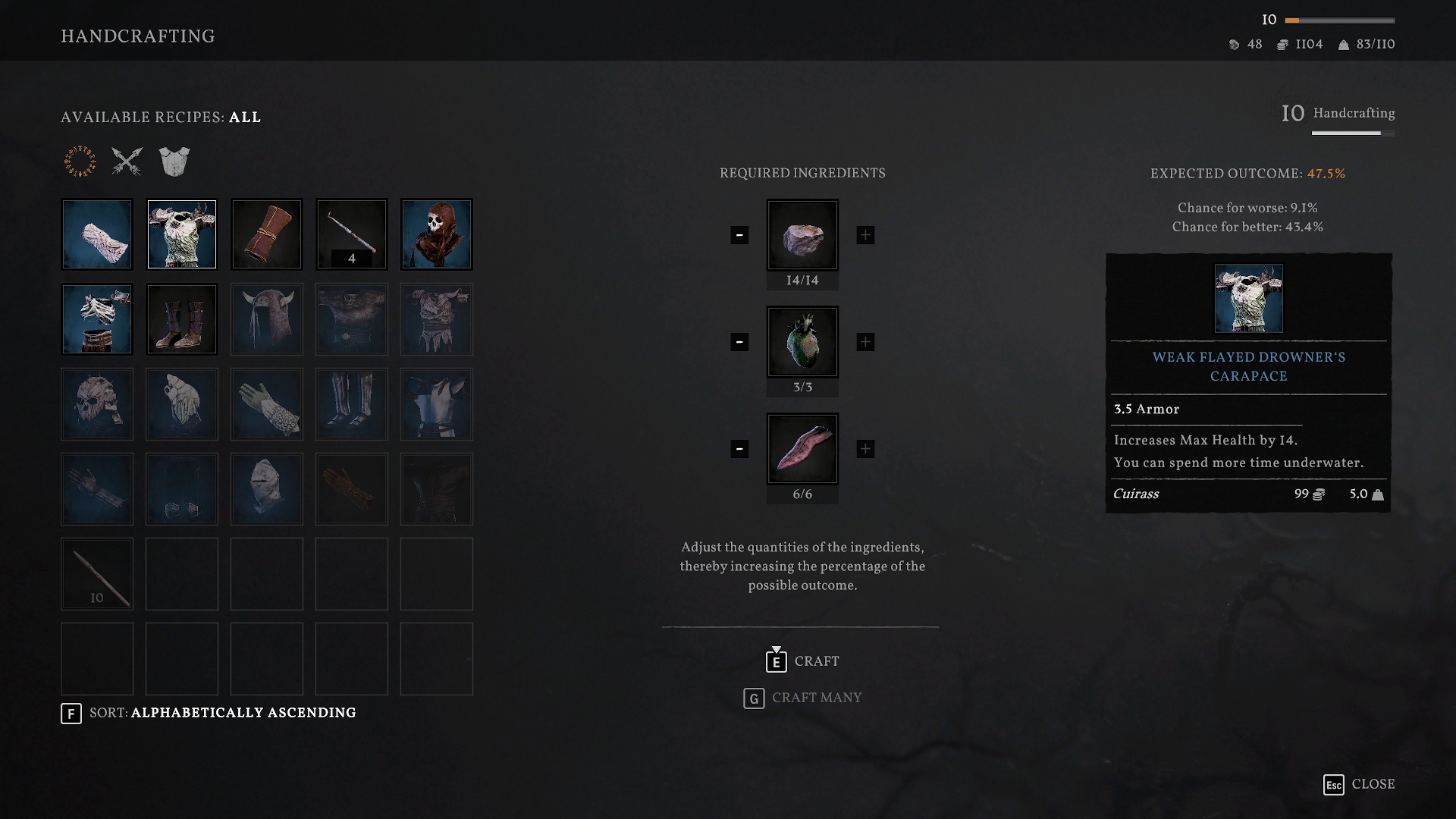Click the coins icon next to 1104
The image size is (1456, 819).
[1282, 44]
